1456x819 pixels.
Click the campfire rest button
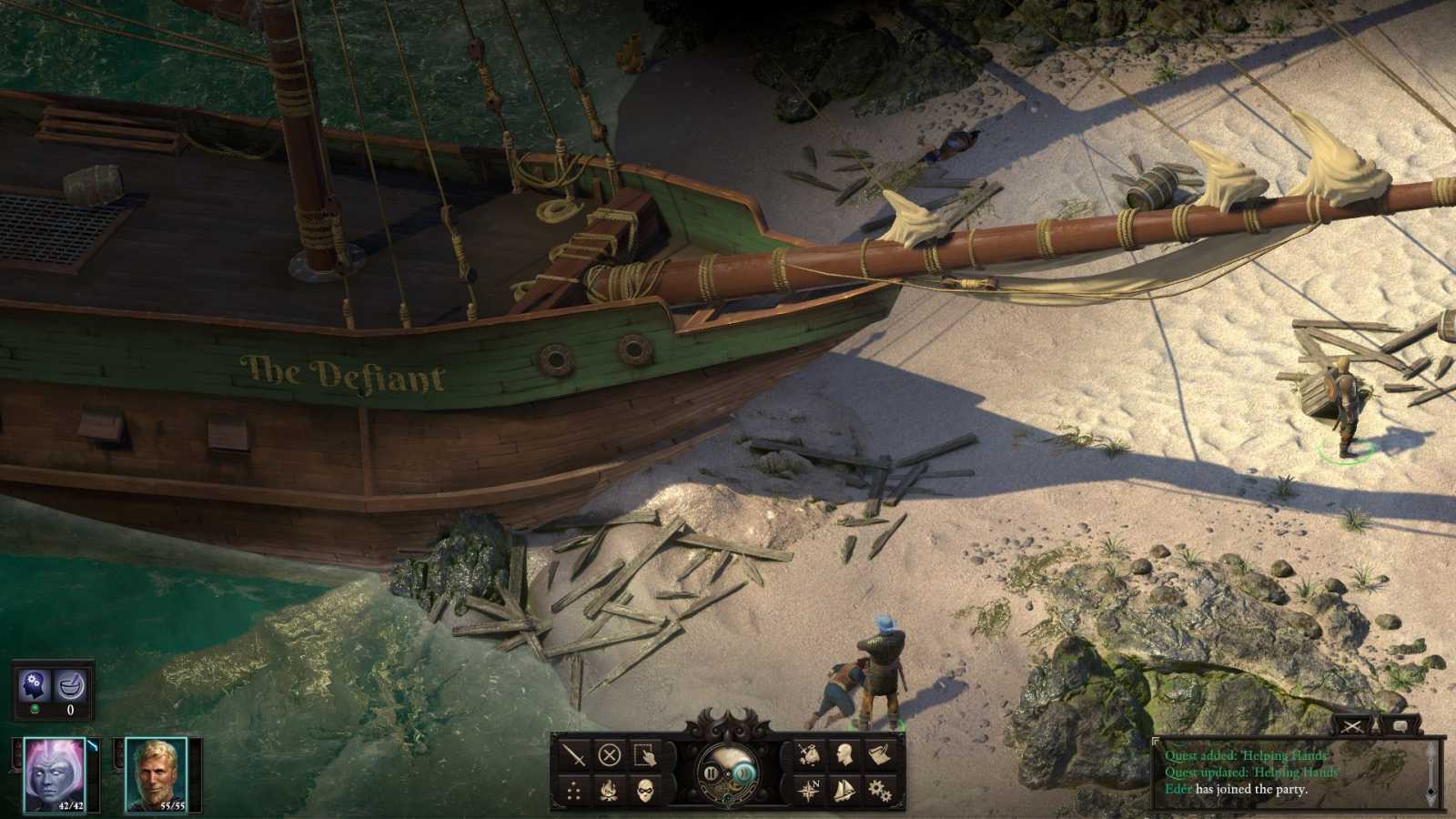coord(609,791)
